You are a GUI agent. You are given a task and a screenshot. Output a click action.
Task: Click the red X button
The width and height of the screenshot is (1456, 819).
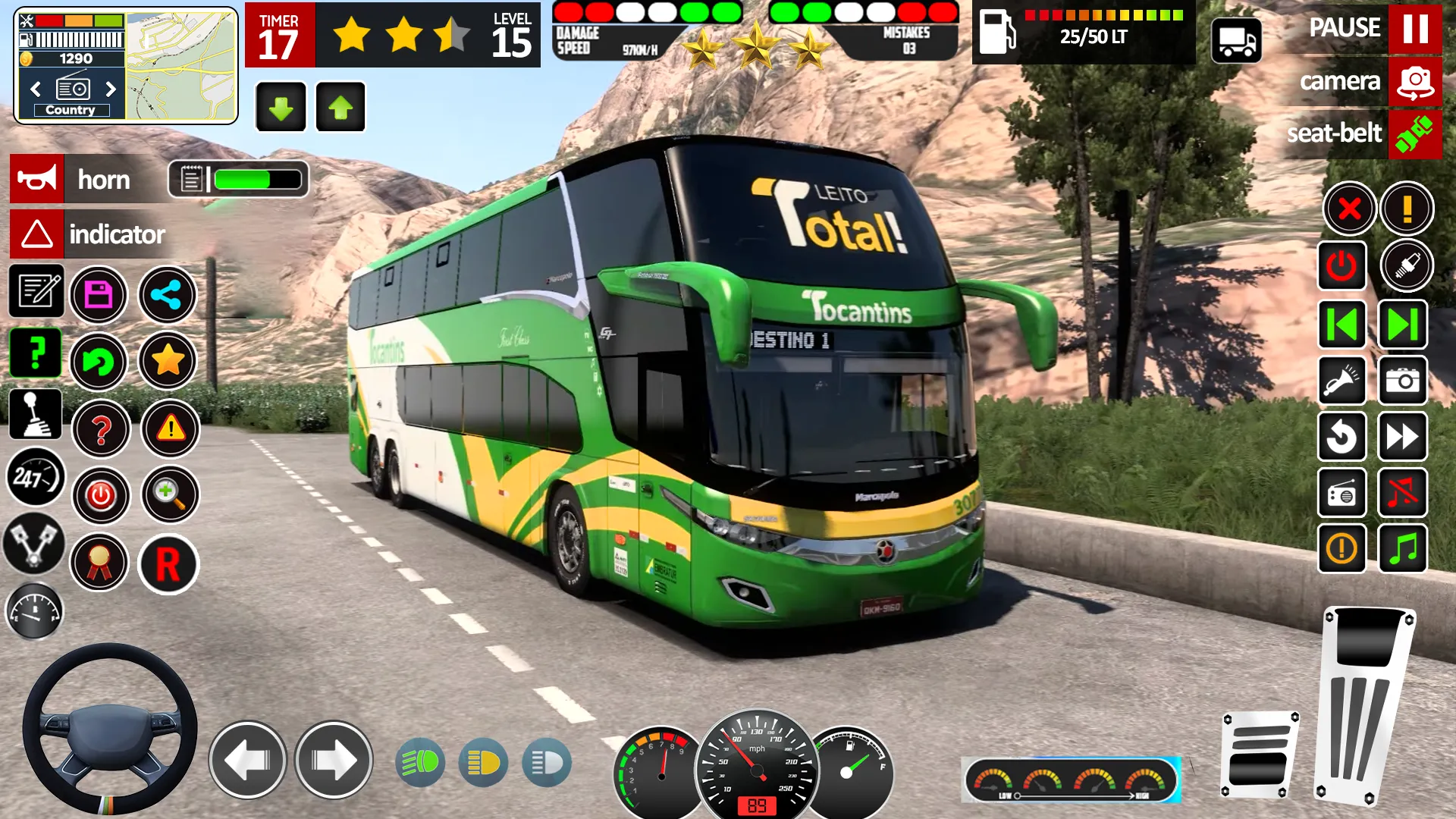[1349, 209]
